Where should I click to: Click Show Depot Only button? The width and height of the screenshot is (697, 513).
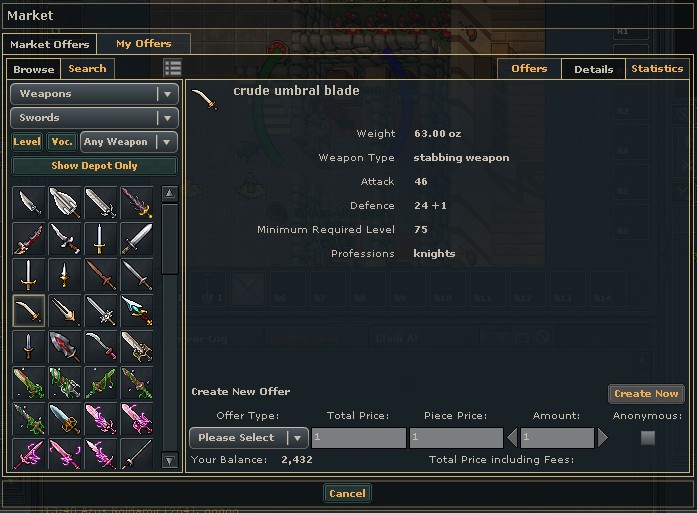tap(94, 166)
